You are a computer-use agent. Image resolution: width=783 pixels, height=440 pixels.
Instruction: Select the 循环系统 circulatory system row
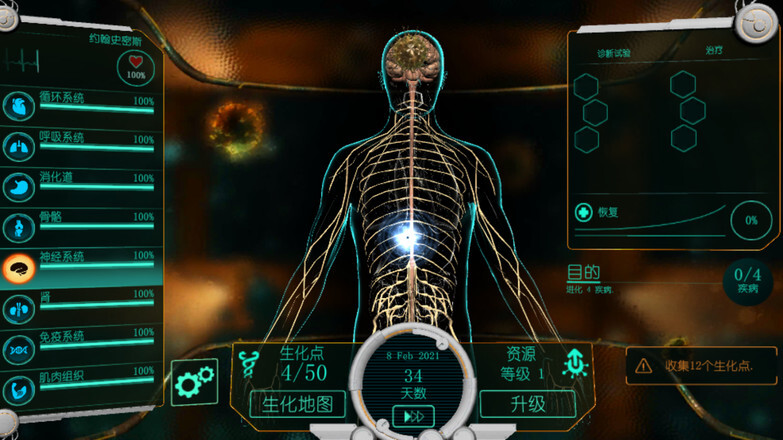pos(80,104)
